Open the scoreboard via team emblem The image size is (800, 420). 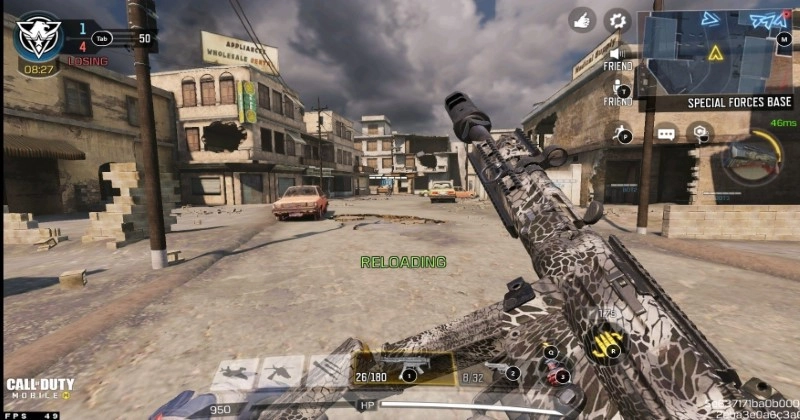[x=38, y=38]
